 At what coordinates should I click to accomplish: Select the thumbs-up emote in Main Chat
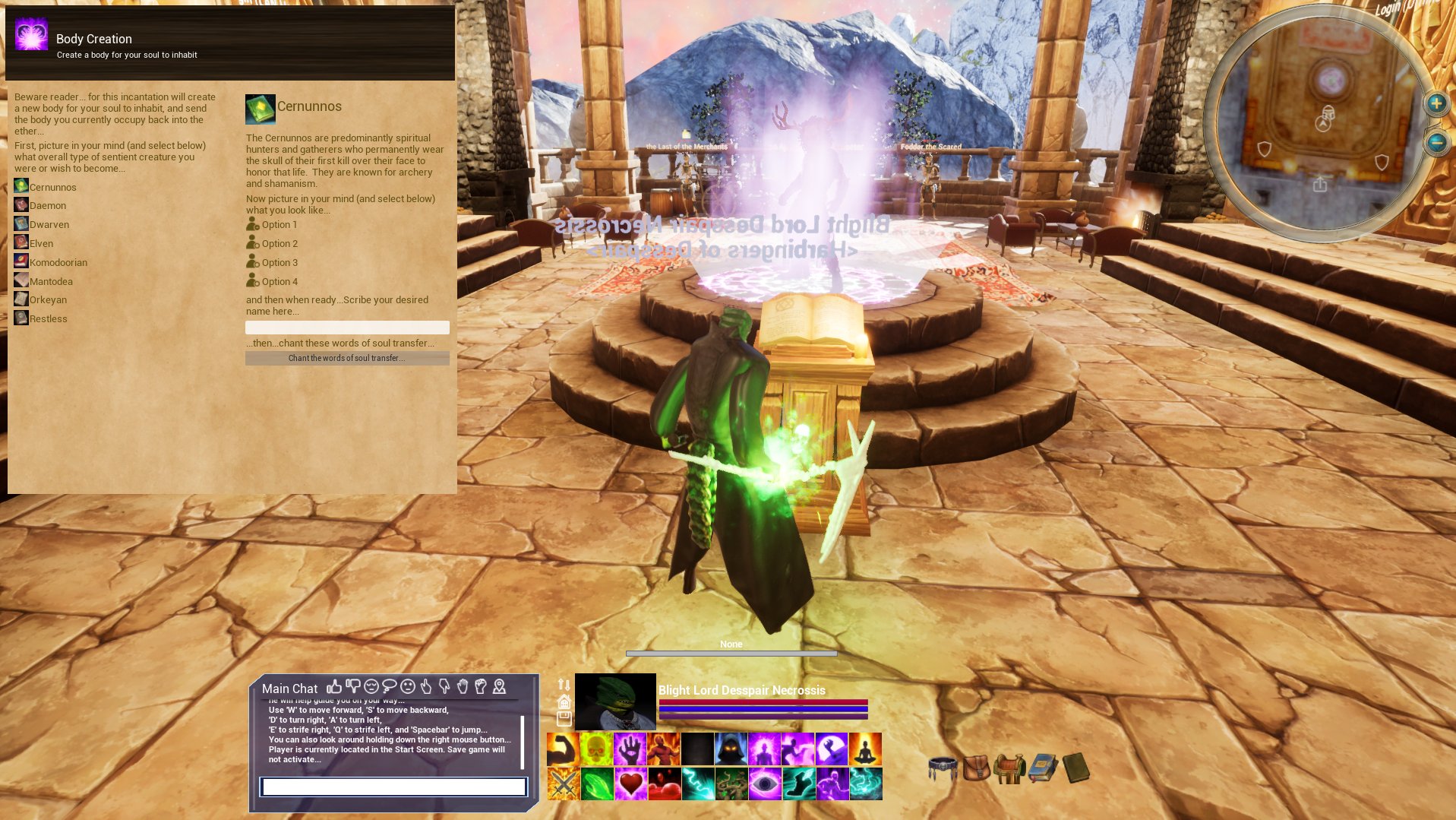tap(334, 688)
